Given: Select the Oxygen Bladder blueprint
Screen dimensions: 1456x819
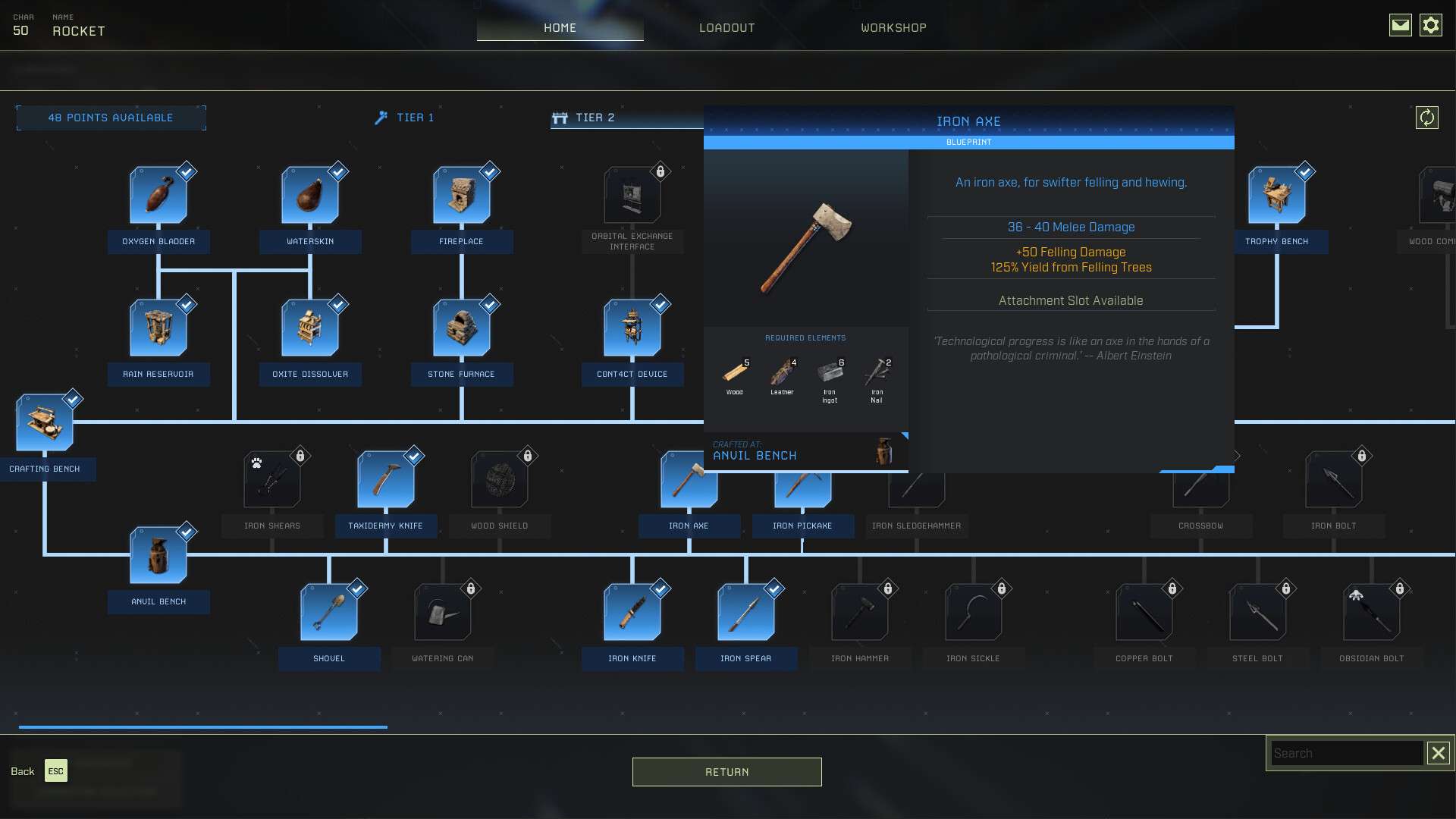Looking at the screenshot, I should point(158,196).
